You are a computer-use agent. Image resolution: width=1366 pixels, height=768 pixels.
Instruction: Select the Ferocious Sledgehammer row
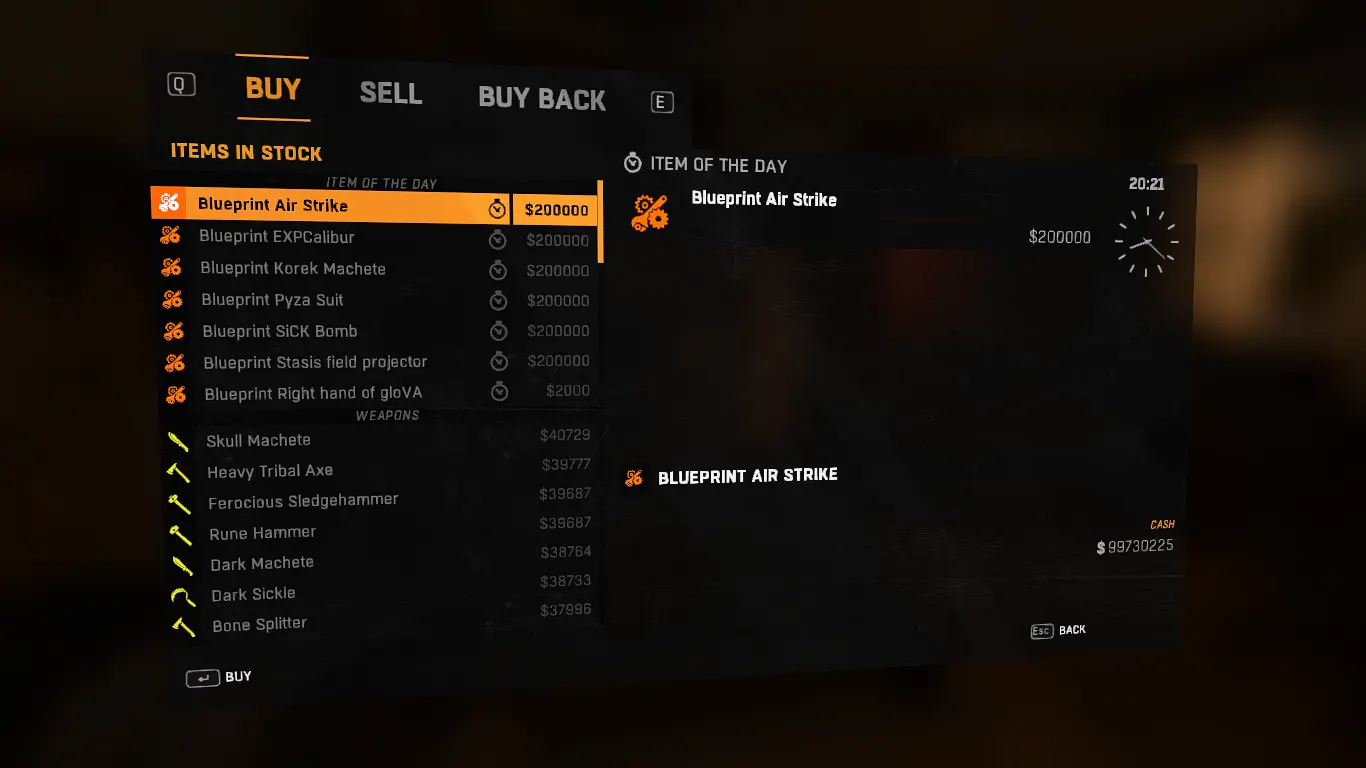point(303,502)
